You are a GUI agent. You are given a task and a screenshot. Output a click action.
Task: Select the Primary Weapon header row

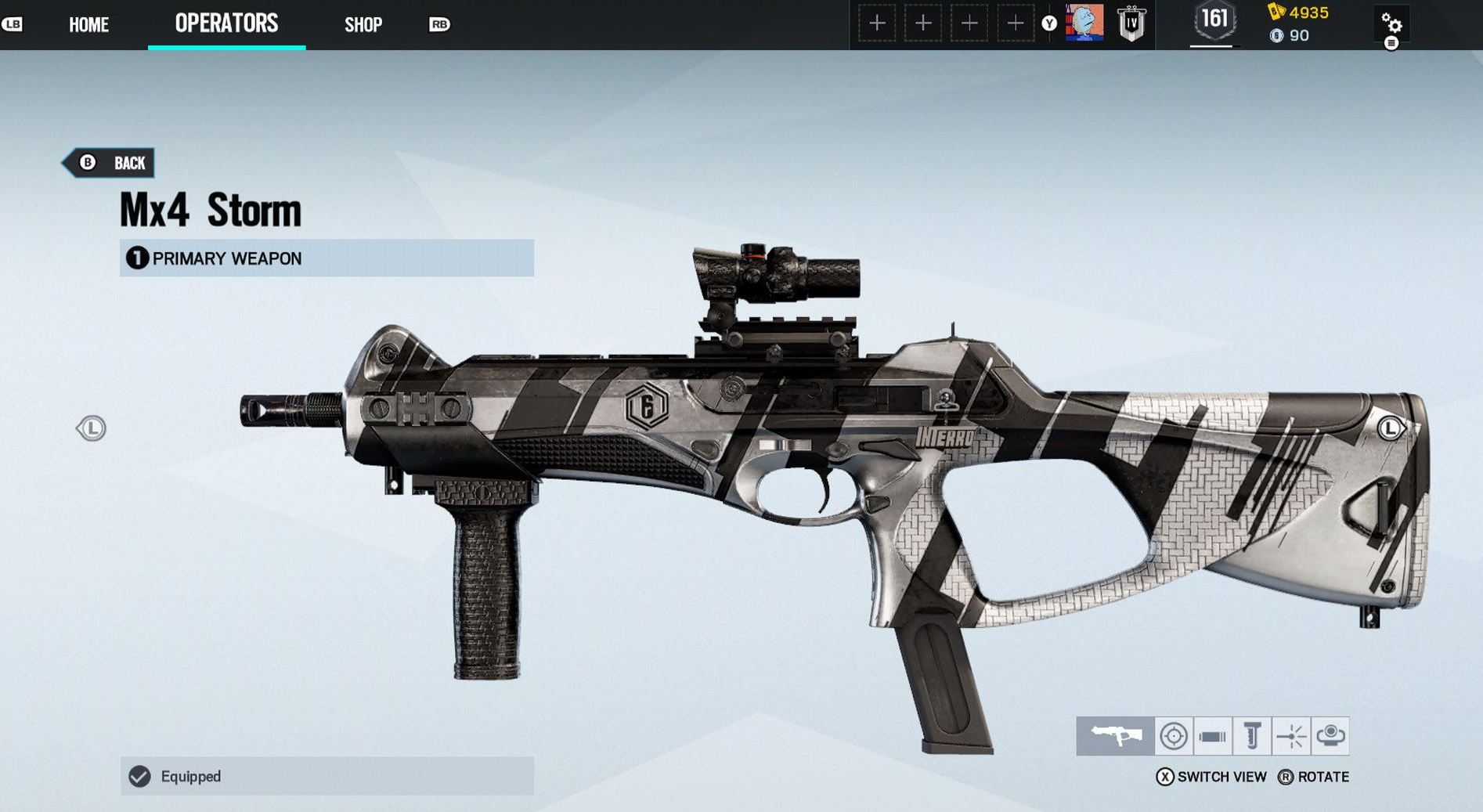point(327,258)
